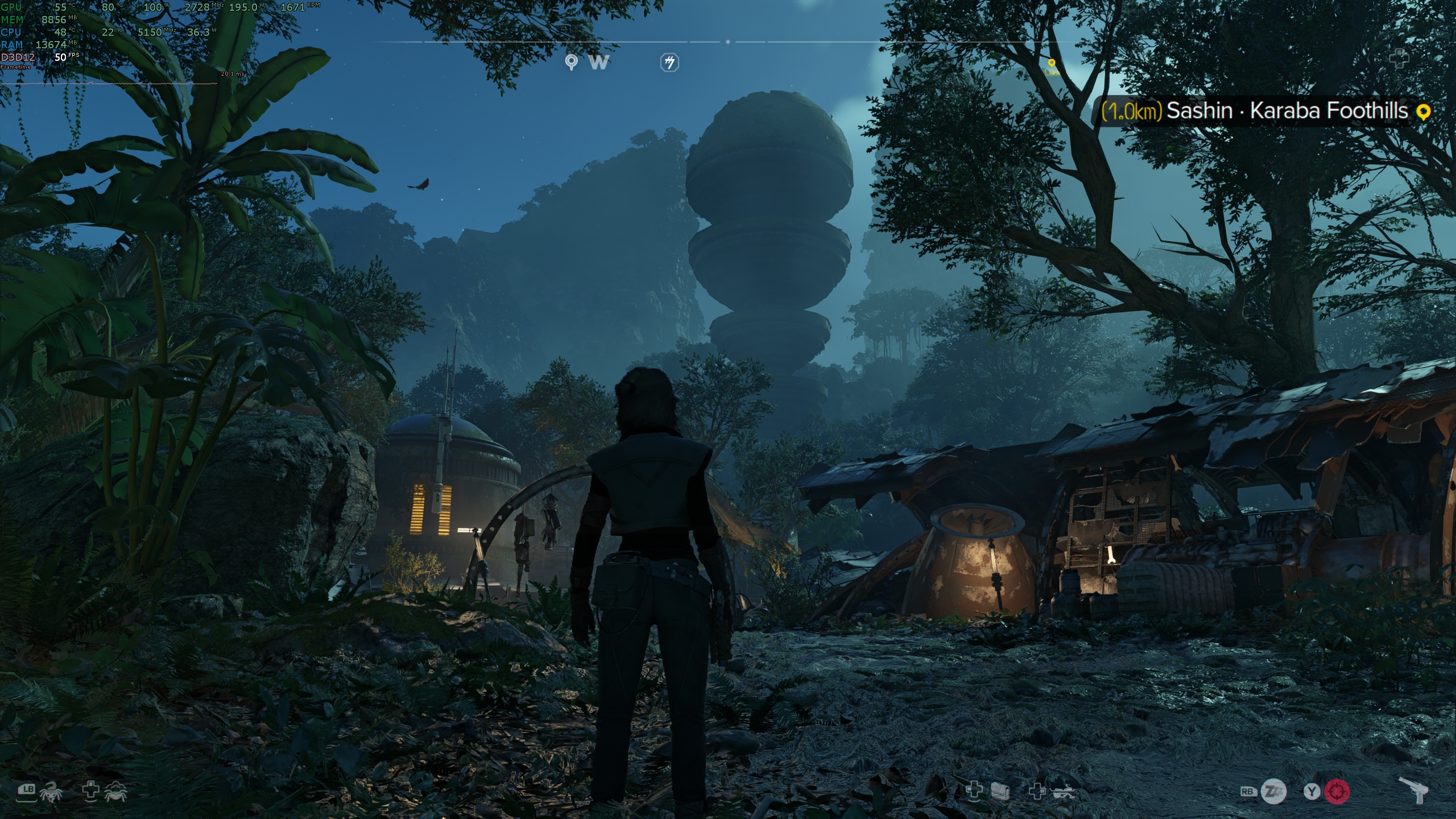Click the white location pin on the compass
This screenshot has width=1456, height=819.
(571, 62)
